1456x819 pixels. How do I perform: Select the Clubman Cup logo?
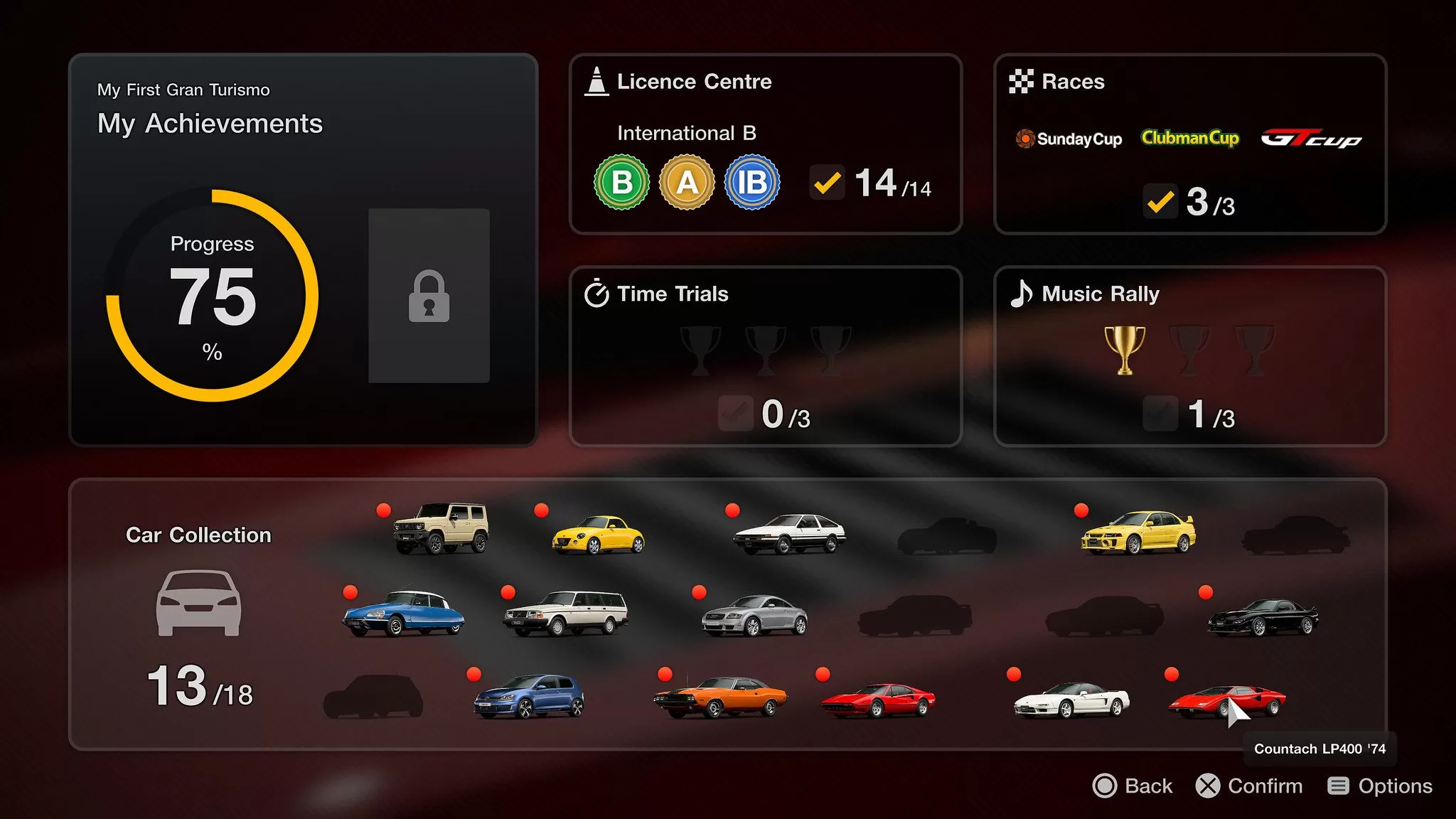1191,137
